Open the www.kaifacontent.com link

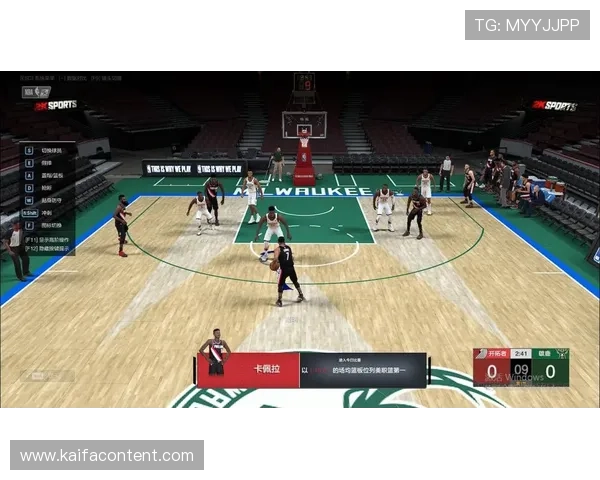(107, 456)
